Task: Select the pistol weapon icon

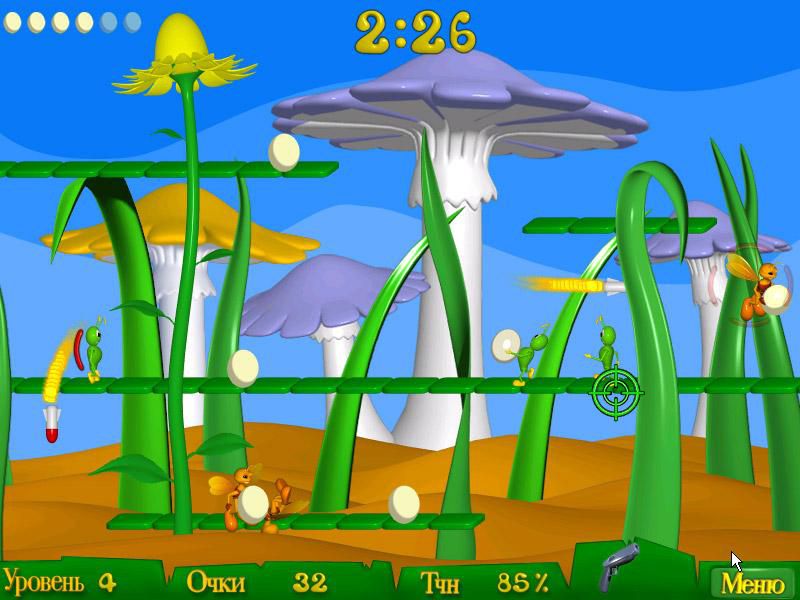Action: point(619,567)
